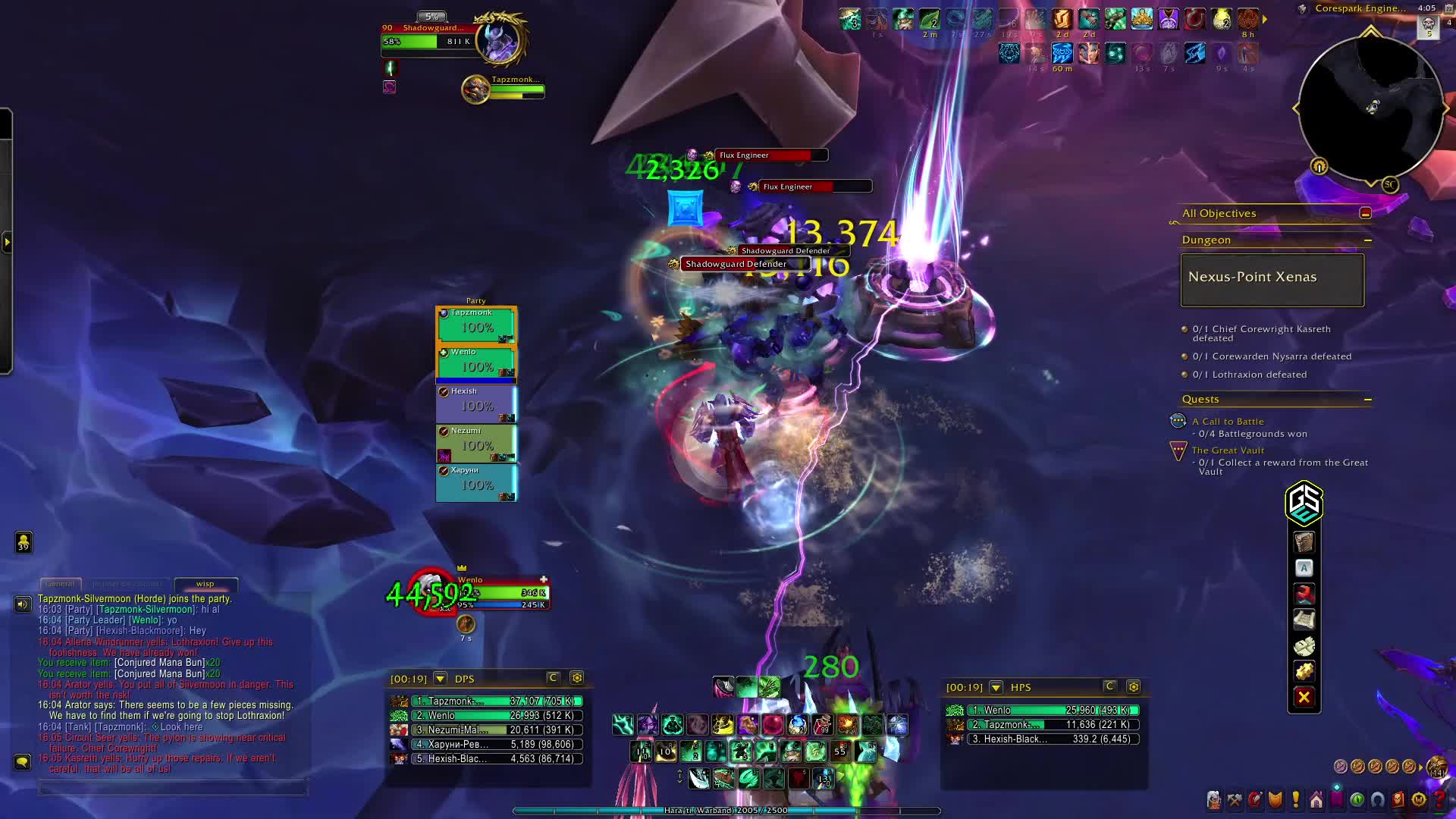Switch to the General chat tab

60,584
